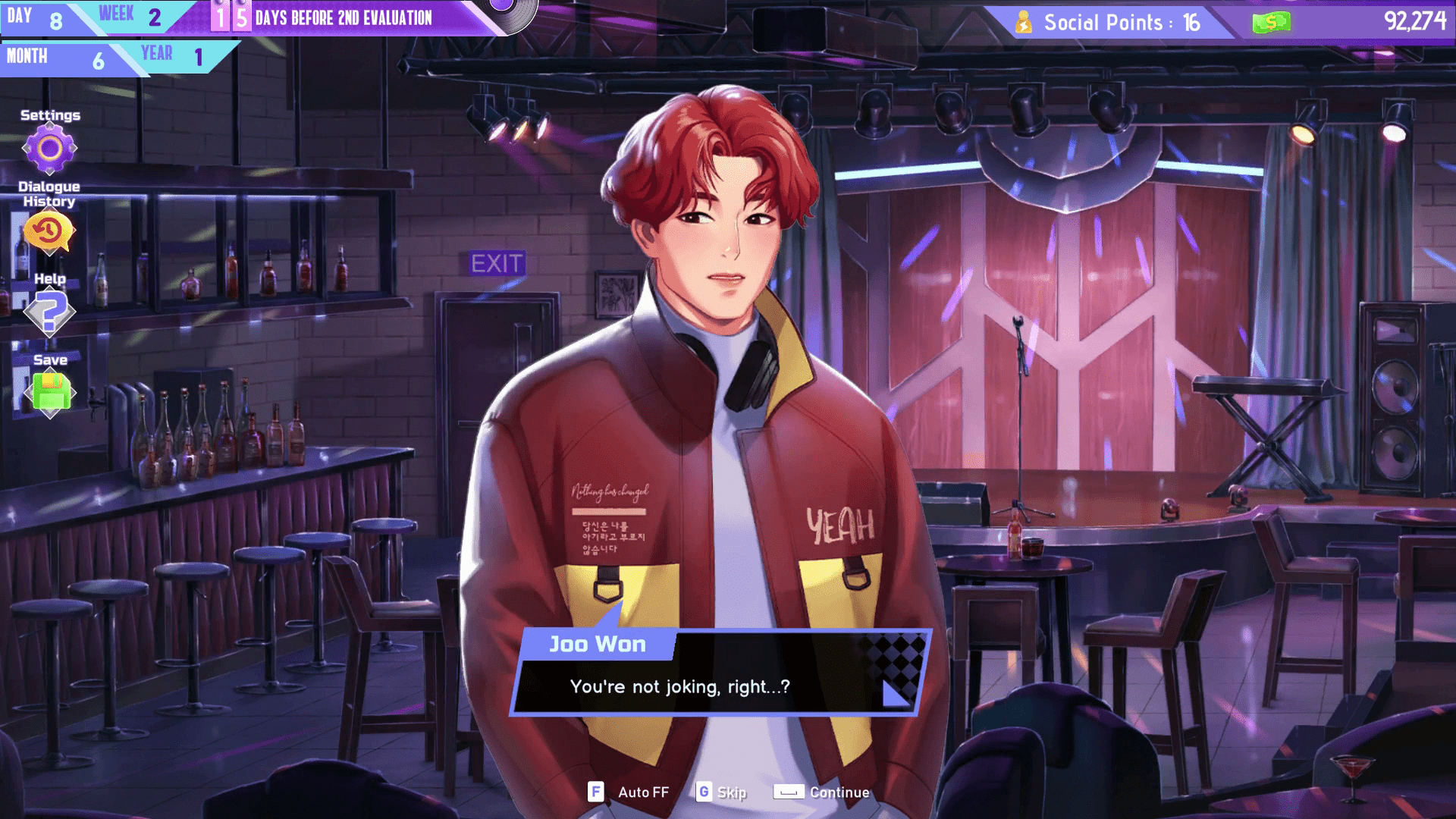Click the Help question mark icon
This screenshot has height=819, width=1456.
tap(50, 313)
